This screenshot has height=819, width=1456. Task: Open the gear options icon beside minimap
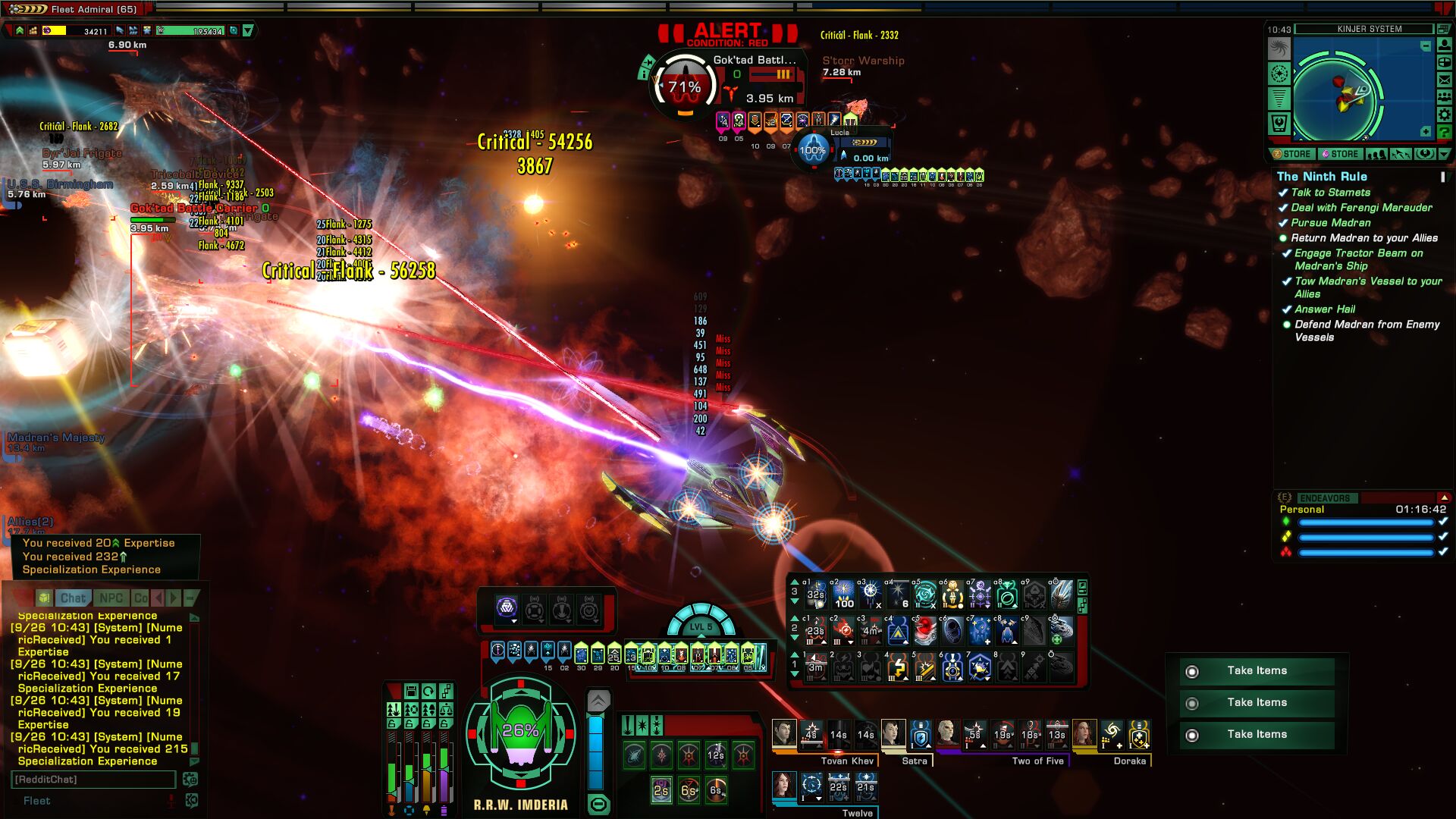click(1445, 115)
